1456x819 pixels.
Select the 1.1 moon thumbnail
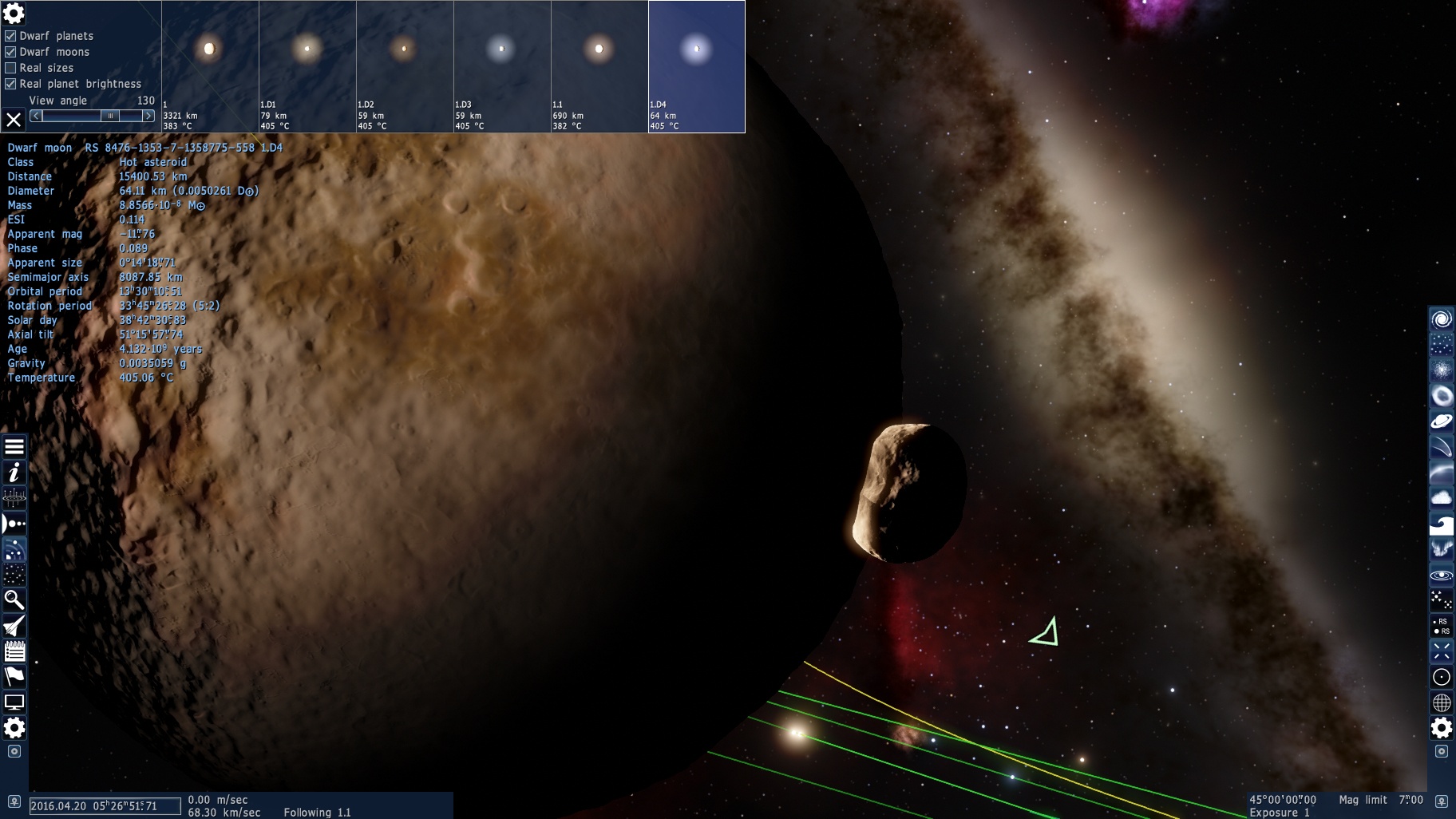point(599,65)
